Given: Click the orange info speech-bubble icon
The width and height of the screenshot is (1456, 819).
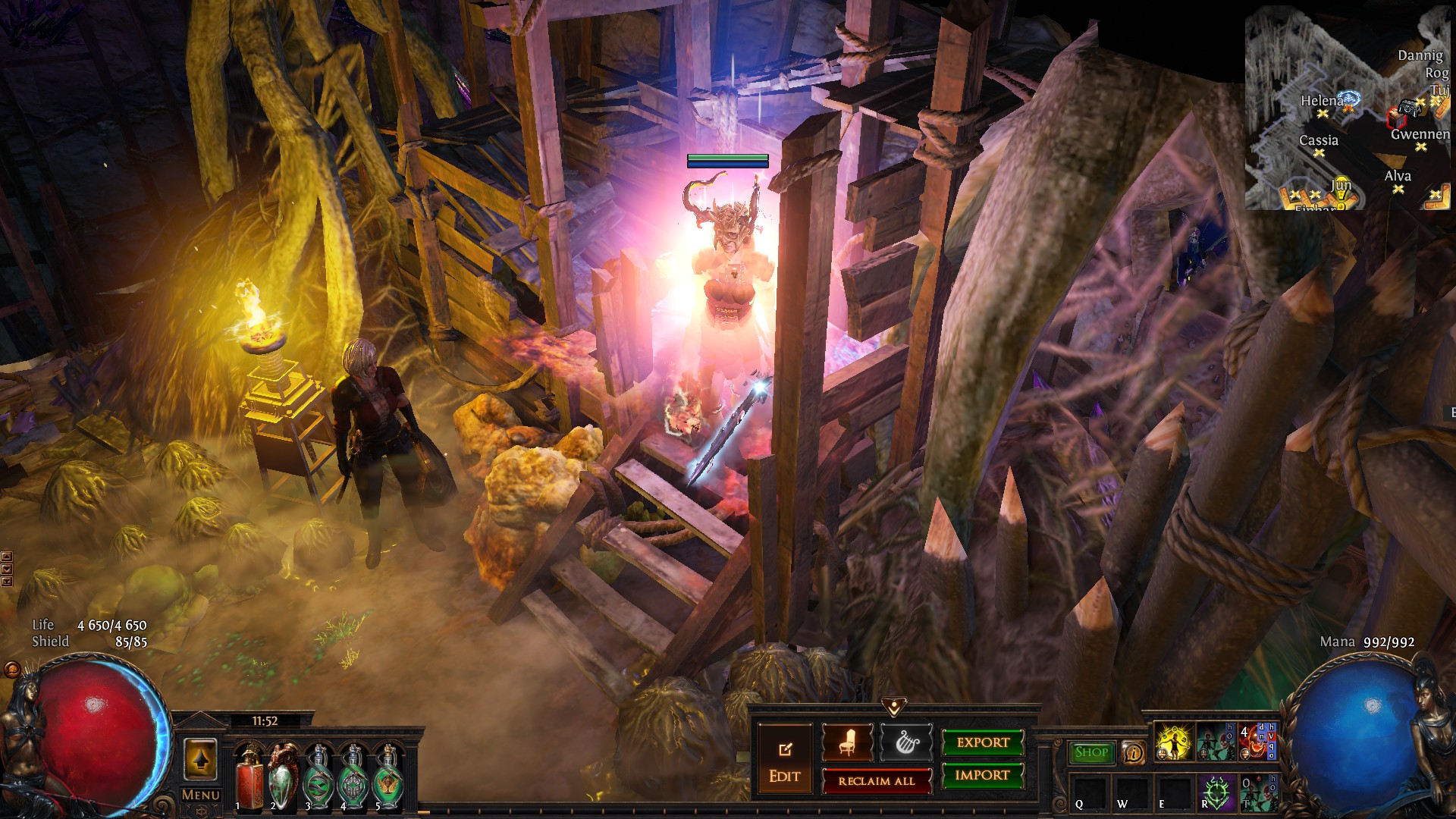Looking at the screenshot, I should [x=1133, y=752].
